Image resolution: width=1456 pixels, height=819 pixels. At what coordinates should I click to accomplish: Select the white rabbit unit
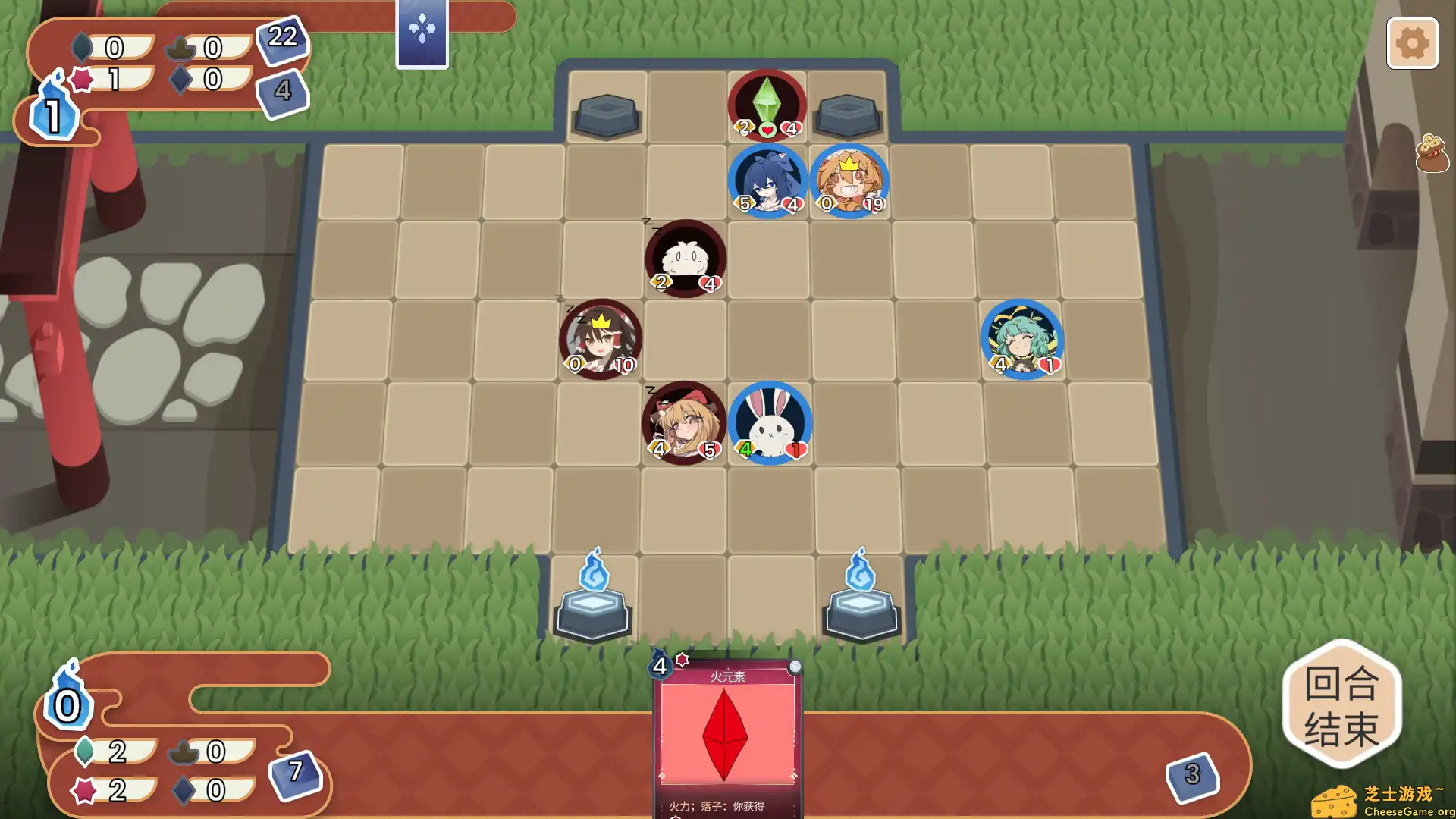(x=771, y=421)
